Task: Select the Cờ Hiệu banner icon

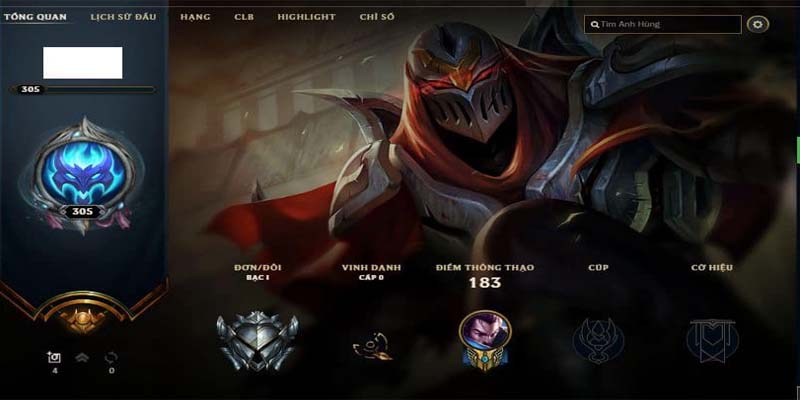Action: tap(712, 340)
